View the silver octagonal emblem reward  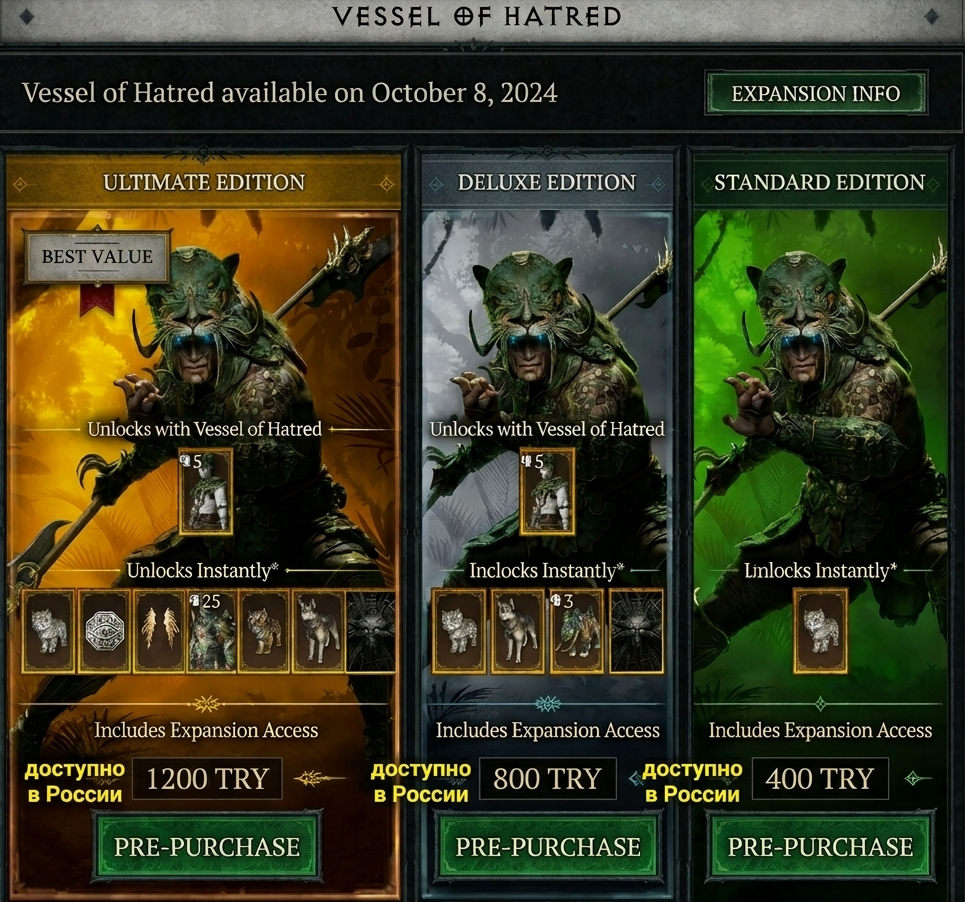(x=103, y=630)
